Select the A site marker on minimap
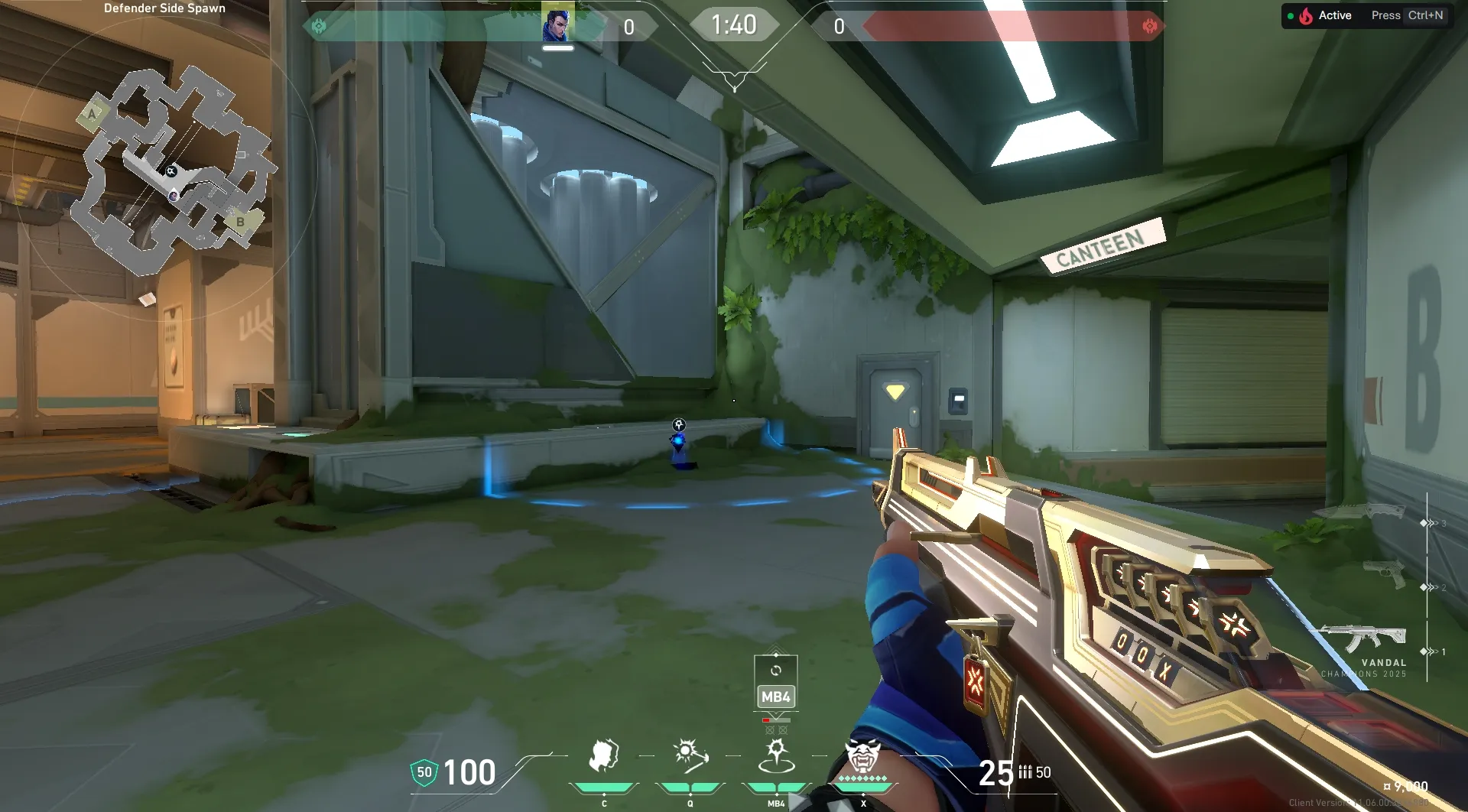1468x812 pixels. tap(93, 115)
